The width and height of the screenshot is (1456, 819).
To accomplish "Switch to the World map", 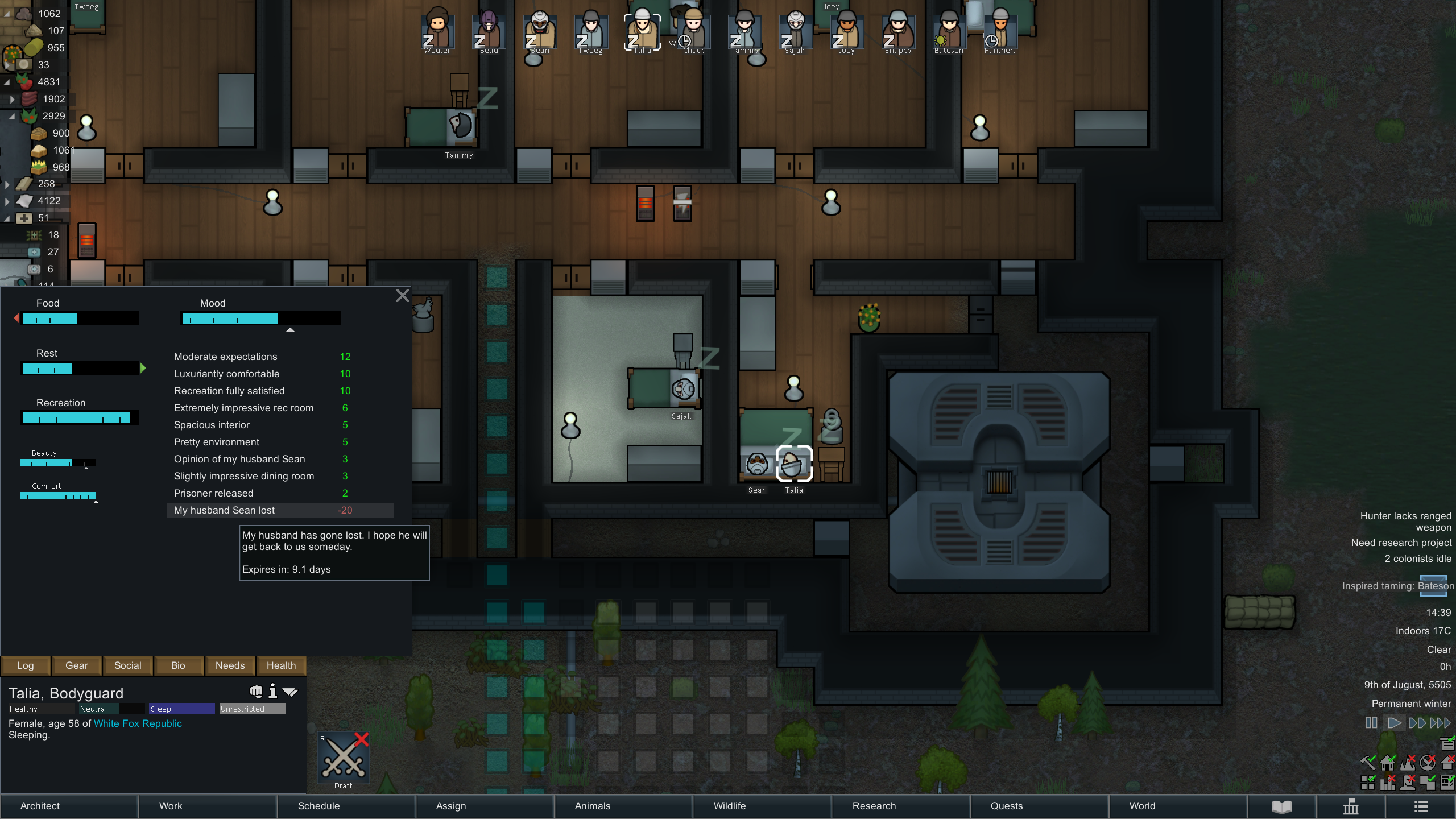I will [1142, 806].
